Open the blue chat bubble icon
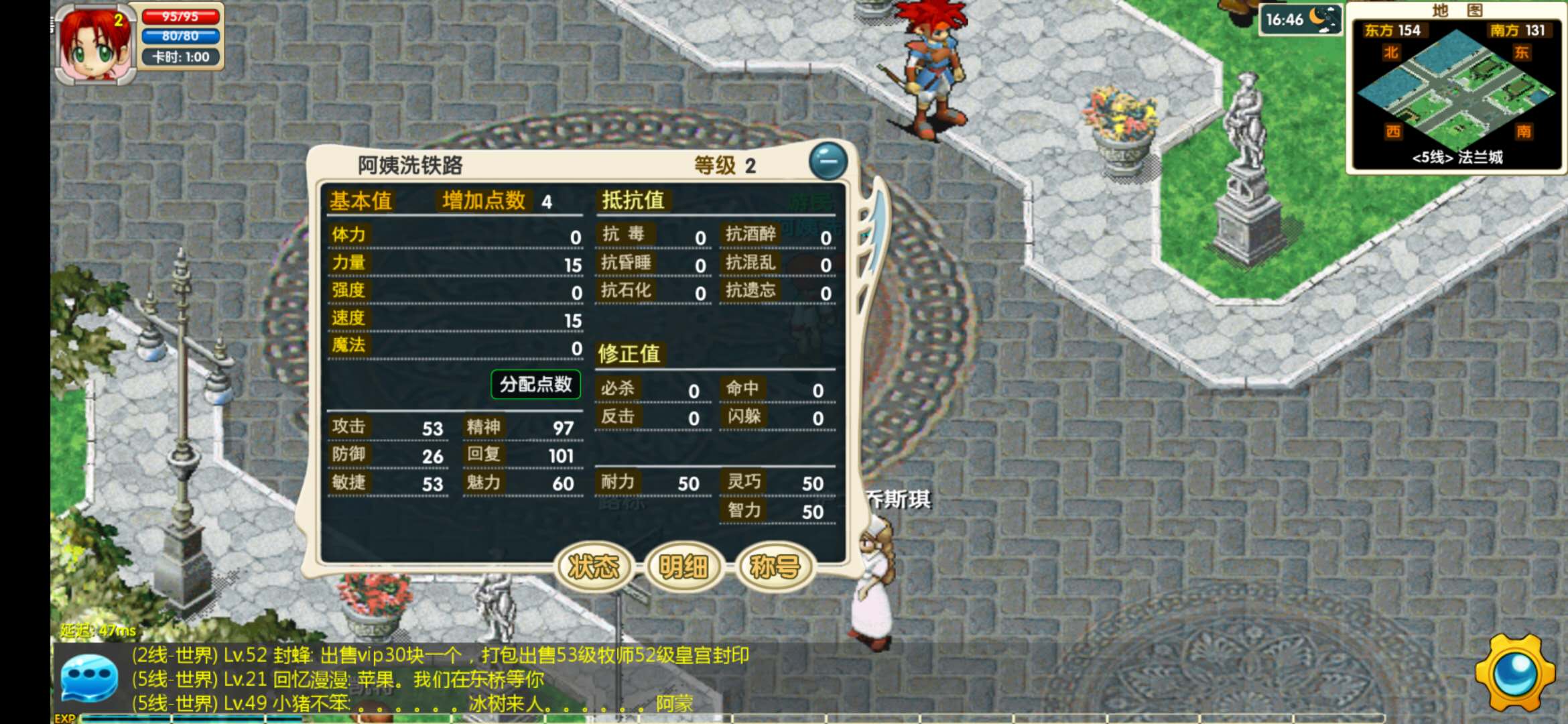Image resolution: width=1568 pixels, height=724 pixels. (89, 678)
